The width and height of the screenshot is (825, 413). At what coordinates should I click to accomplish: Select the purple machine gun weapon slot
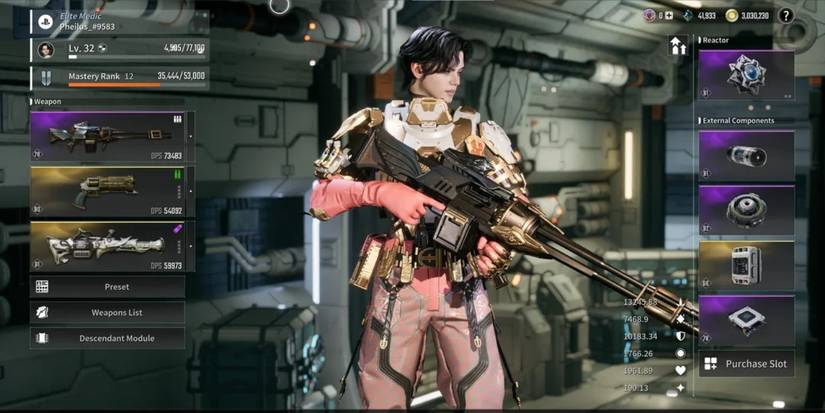coord(108,136)
